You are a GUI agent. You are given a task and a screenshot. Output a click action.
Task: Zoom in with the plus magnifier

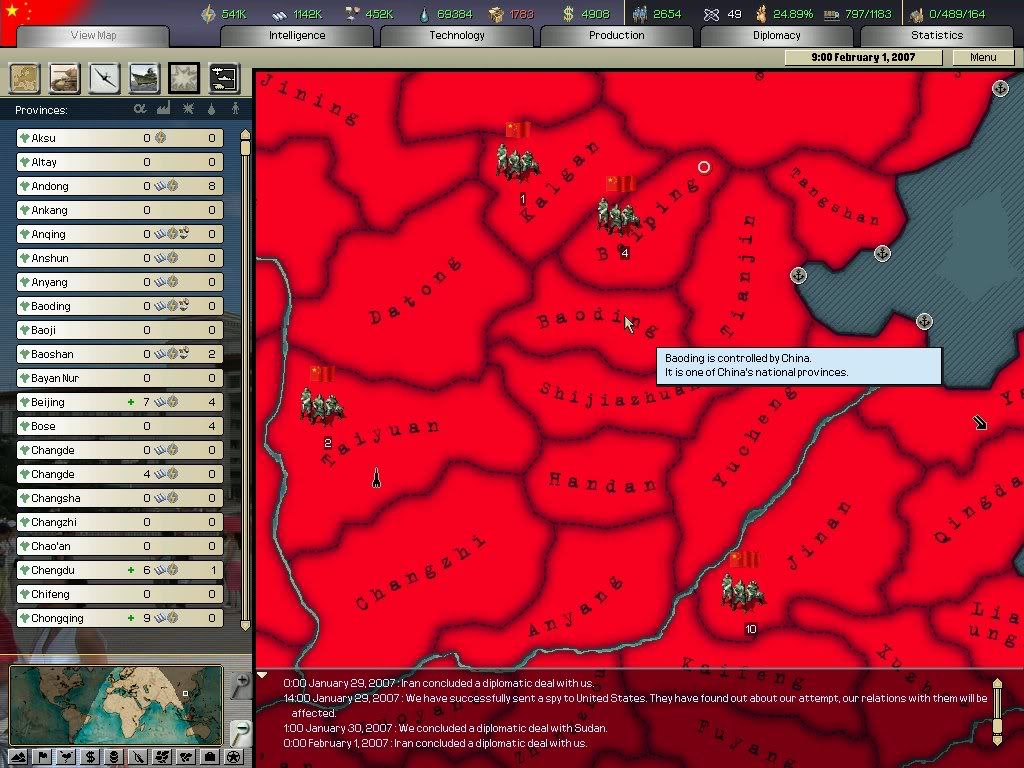click(x=239, y=685)
